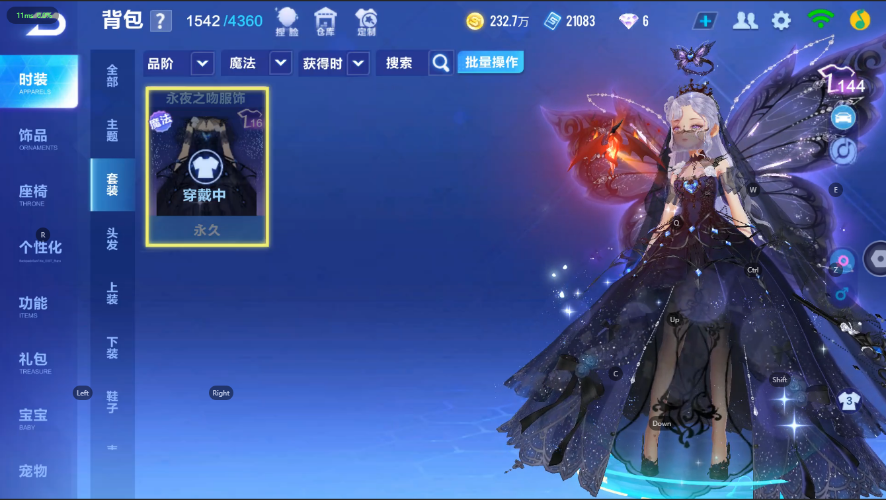Open the 魔法 filter dropdown
Viewport: 886px width, 500px height.
[280, 63]
